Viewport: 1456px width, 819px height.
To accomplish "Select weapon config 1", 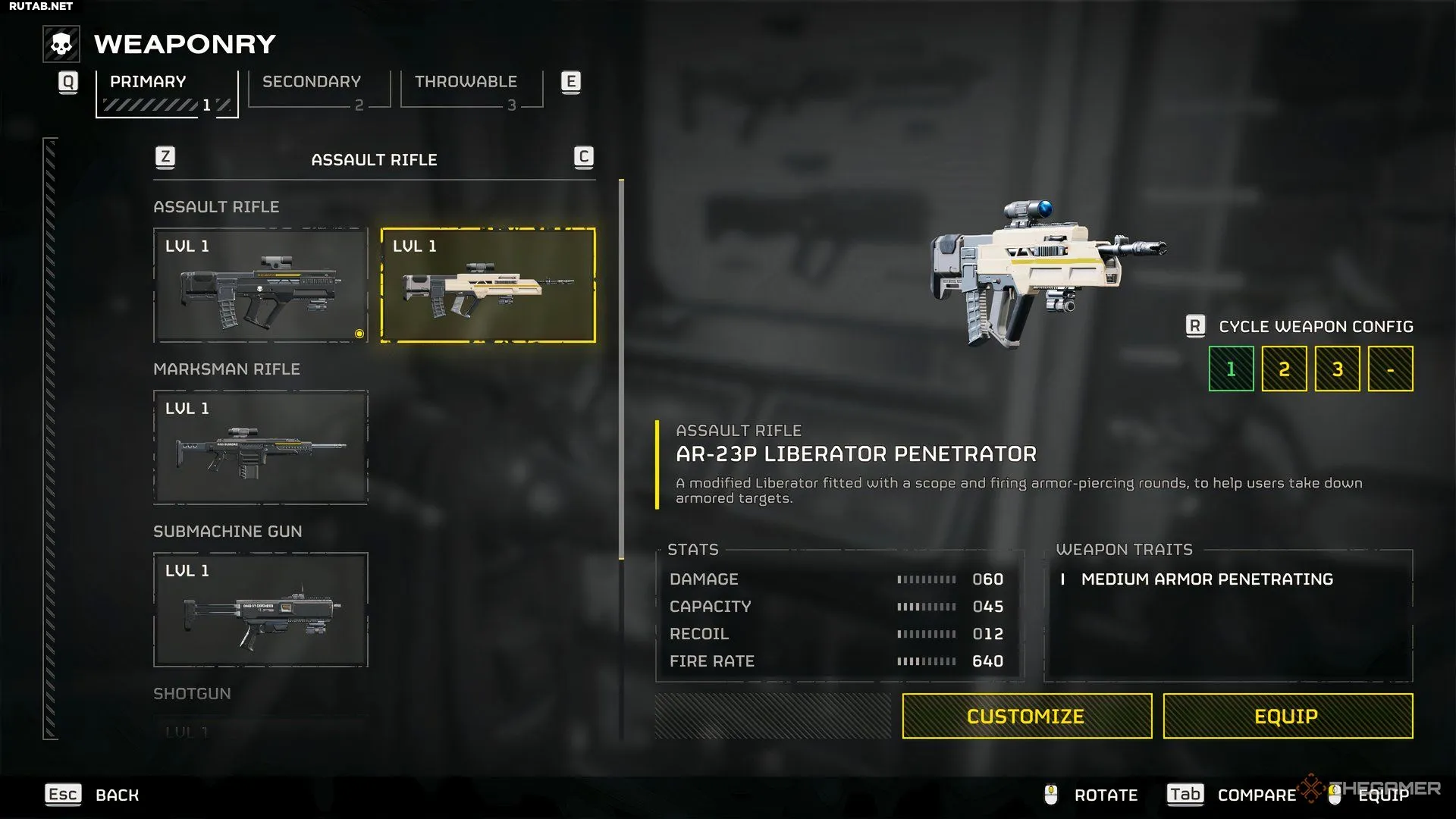I will tap(1231, 369).
